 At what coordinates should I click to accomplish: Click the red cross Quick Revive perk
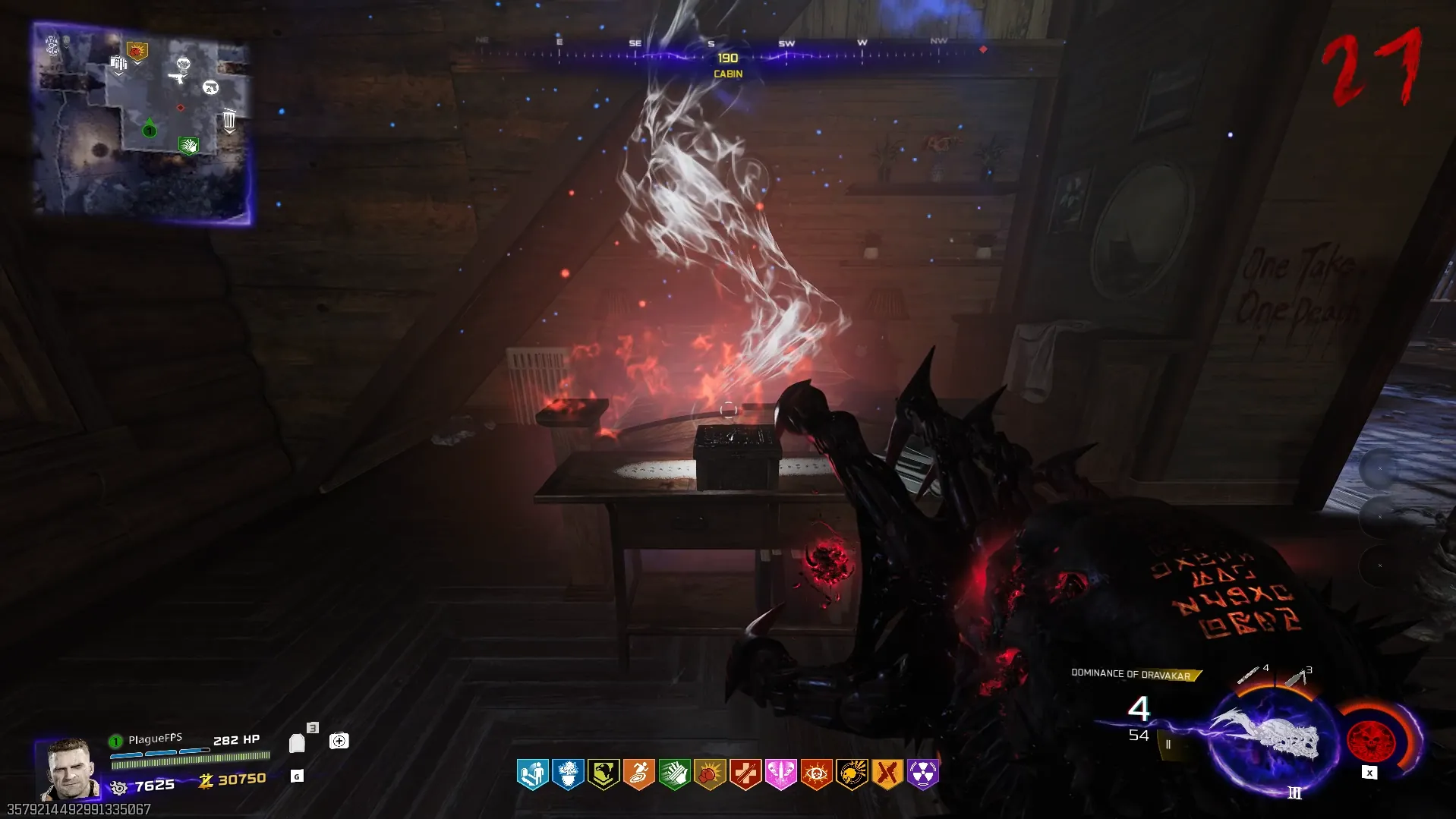coord(745,774)
